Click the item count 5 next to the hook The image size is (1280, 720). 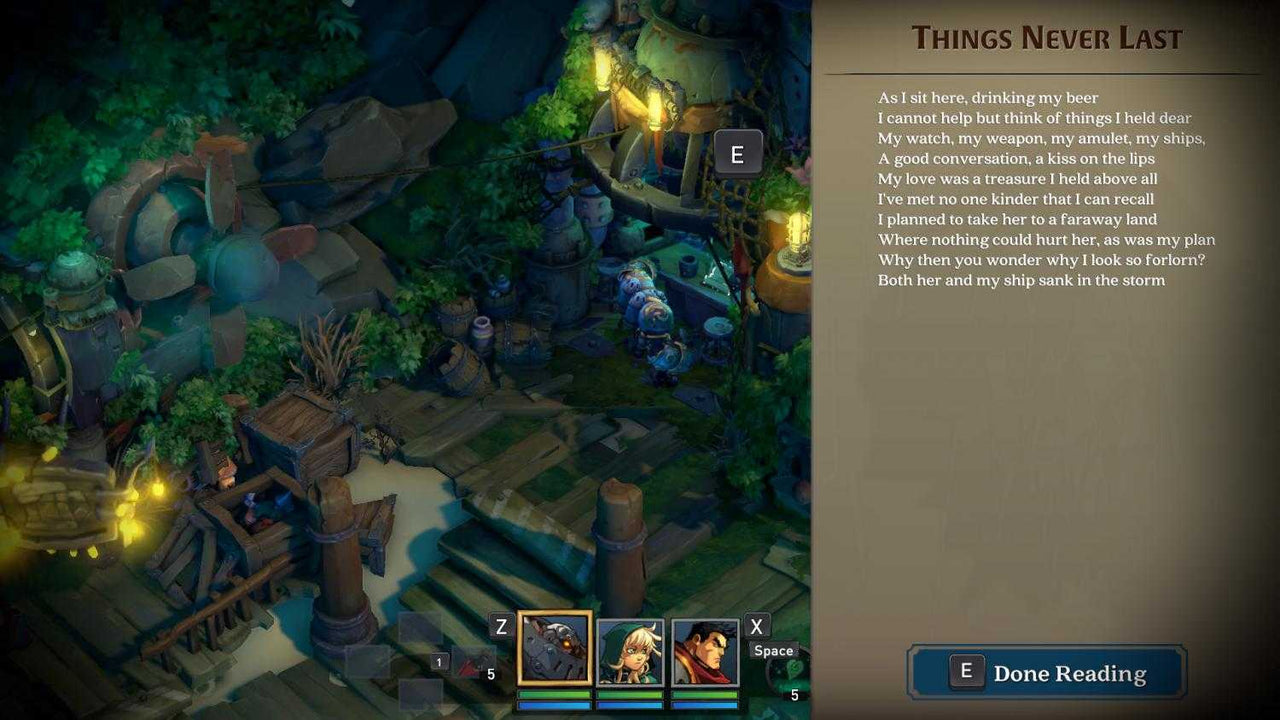(x=491, y=674)
